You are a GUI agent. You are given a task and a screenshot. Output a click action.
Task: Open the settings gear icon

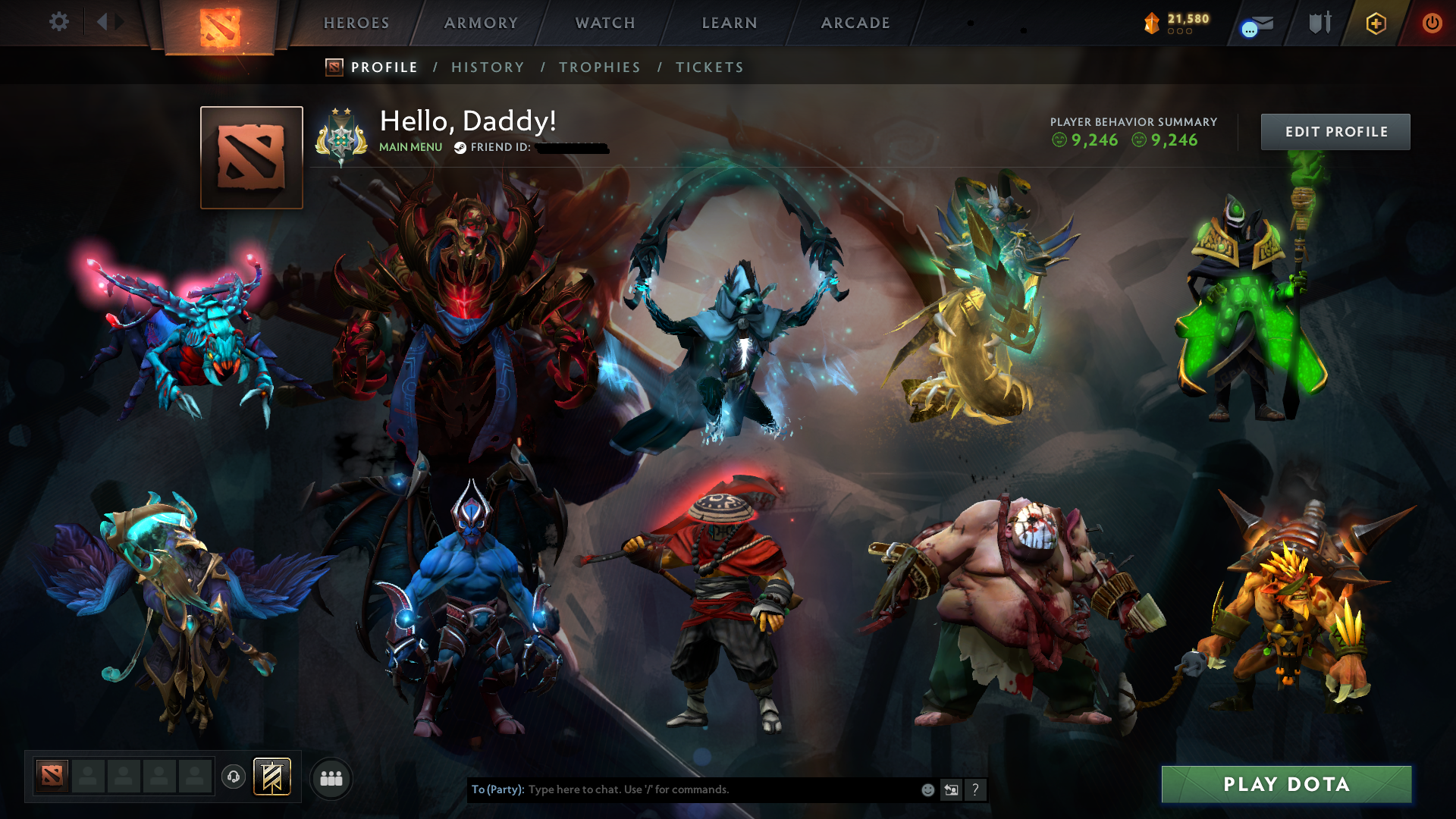[x=59, y=22]
